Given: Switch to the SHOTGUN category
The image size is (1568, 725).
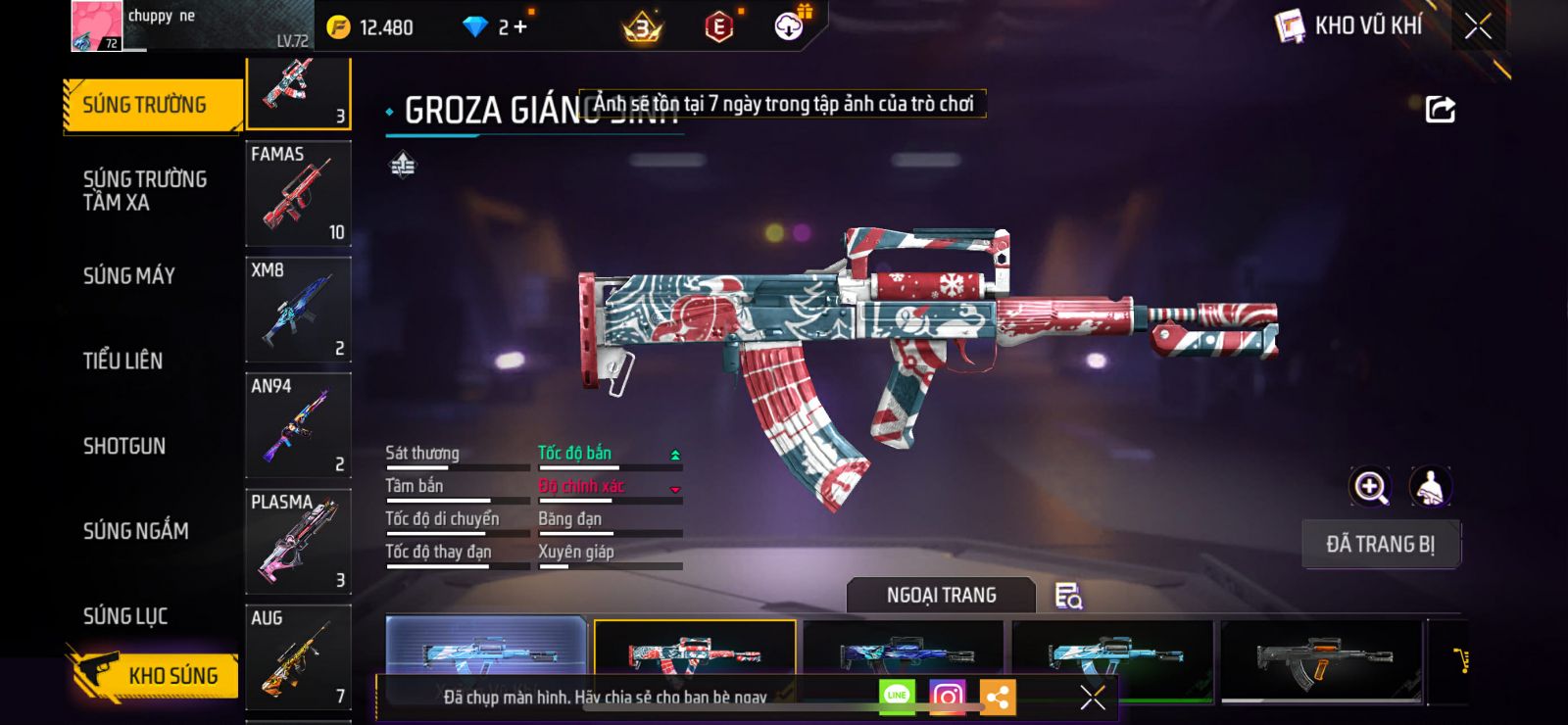Looking at the screenshot, I should (x=124, y=447).
